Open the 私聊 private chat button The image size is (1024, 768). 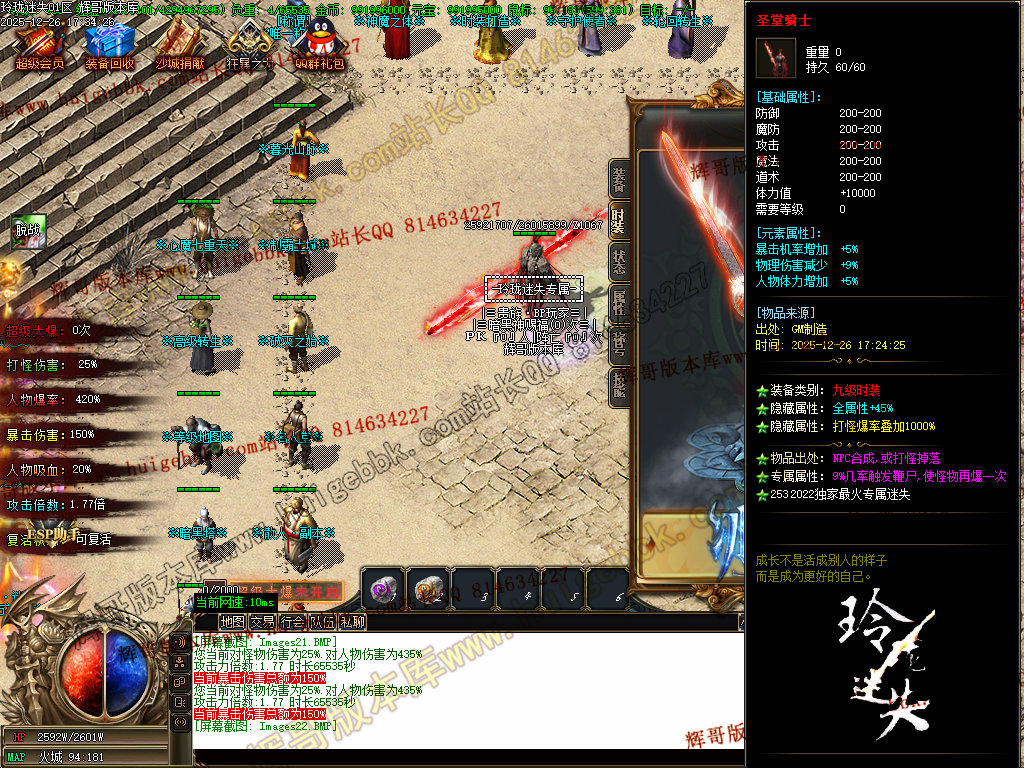pos(352,622)
